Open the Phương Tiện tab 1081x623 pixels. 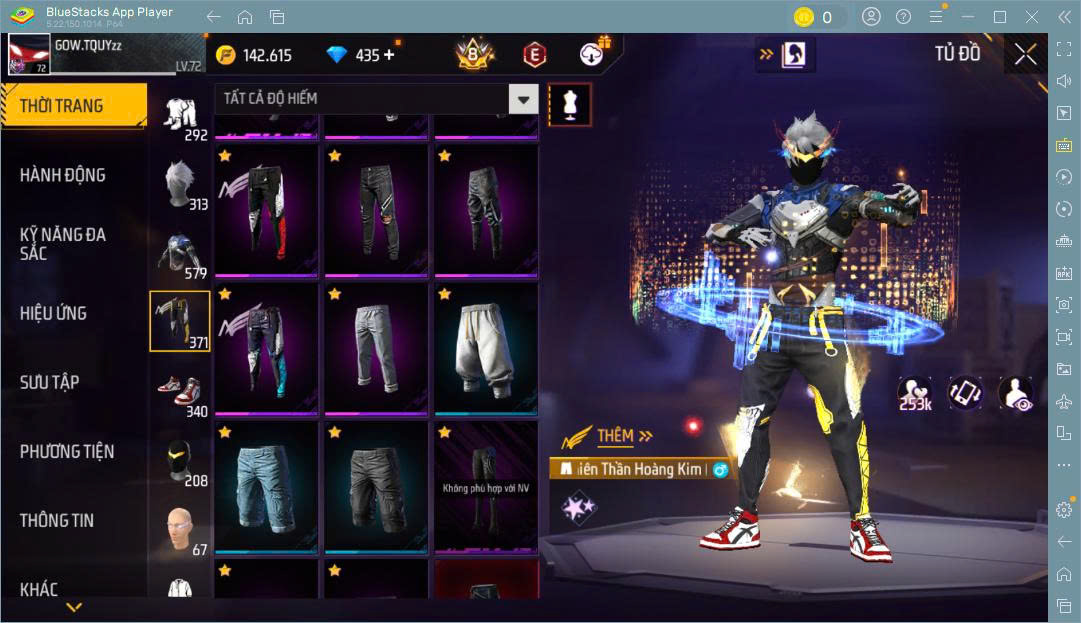tap(66, 451)
